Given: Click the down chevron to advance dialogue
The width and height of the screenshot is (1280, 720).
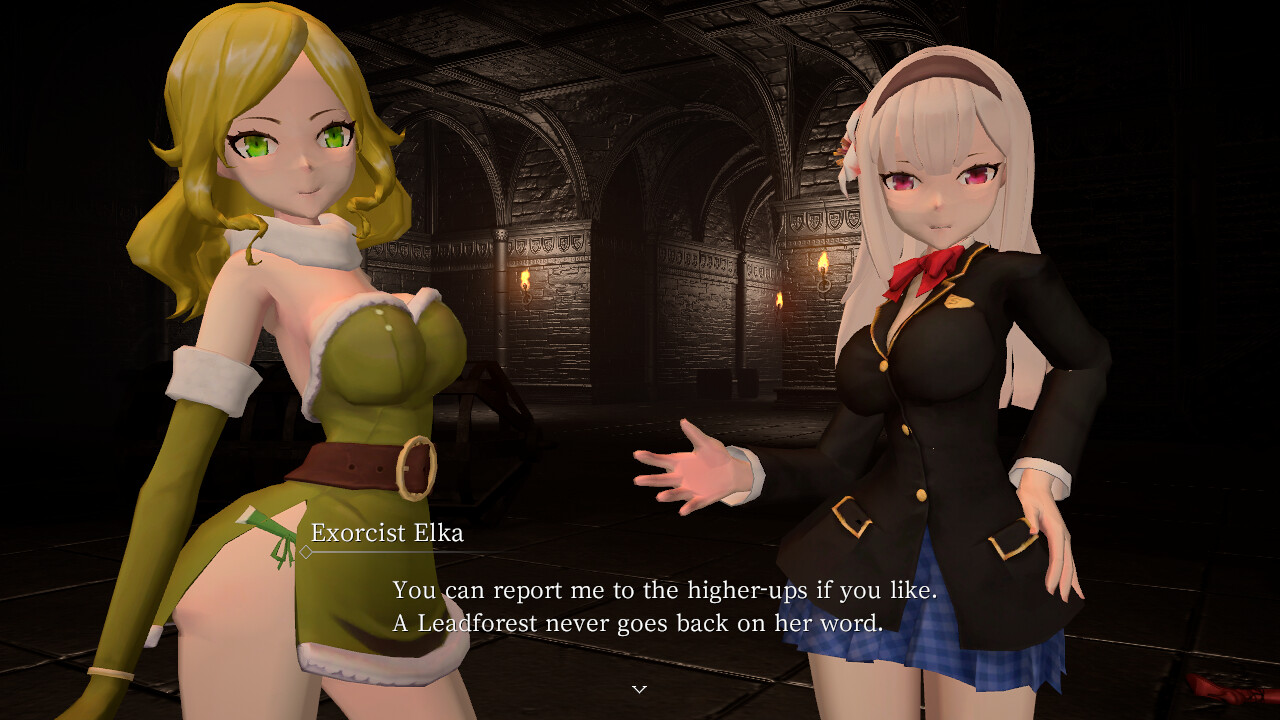Looking at the screenshot, I should 639,690.
